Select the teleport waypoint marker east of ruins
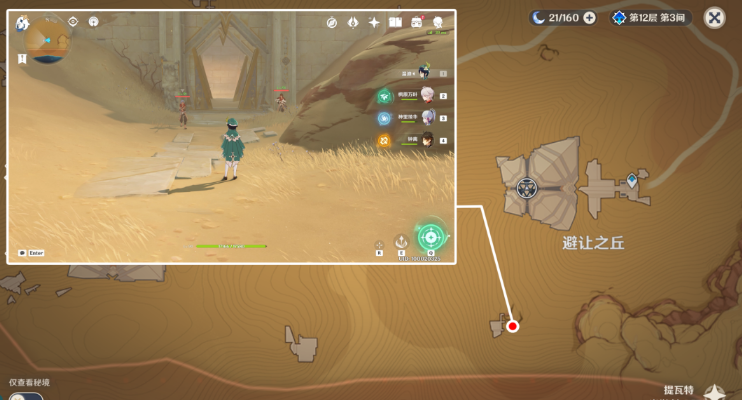The width and height of the screenshot is (742, 400). click(x=631, y=181)
